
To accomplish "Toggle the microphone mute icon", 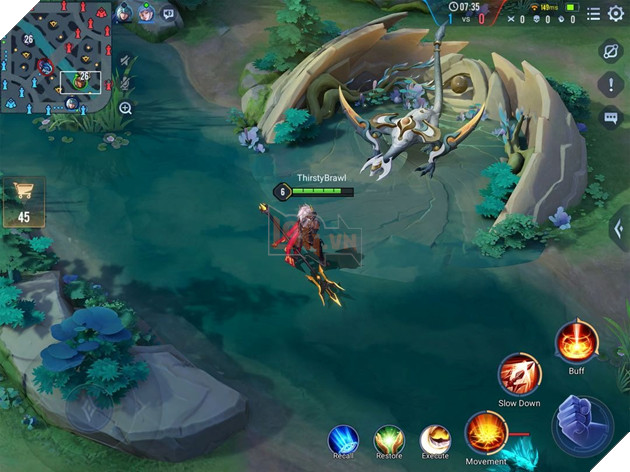I will (125, 84).
